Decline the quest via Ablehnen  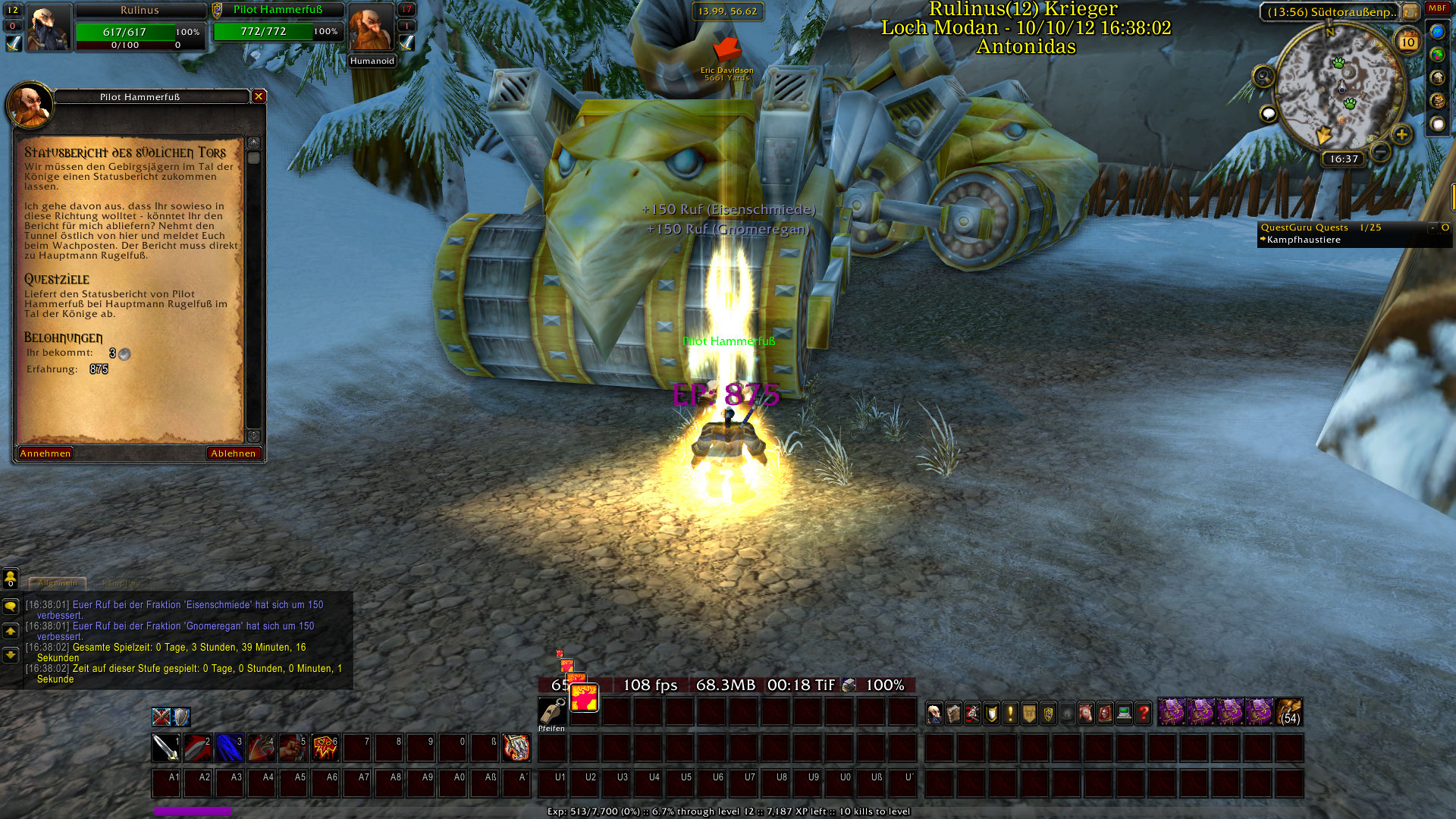pos(234,453)
